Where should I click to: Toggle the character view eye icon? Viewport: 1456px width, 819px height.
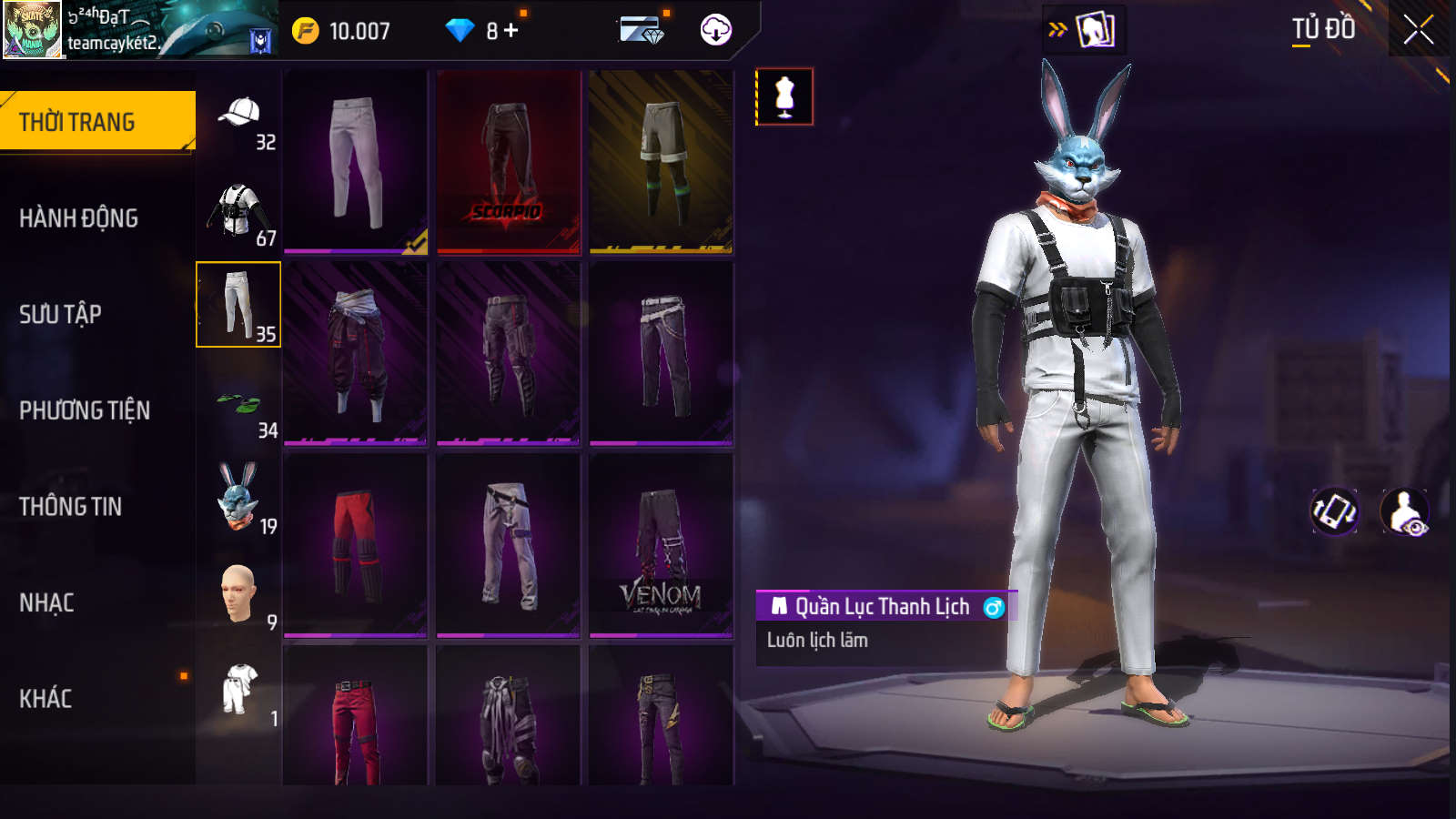coord(1404,511)
